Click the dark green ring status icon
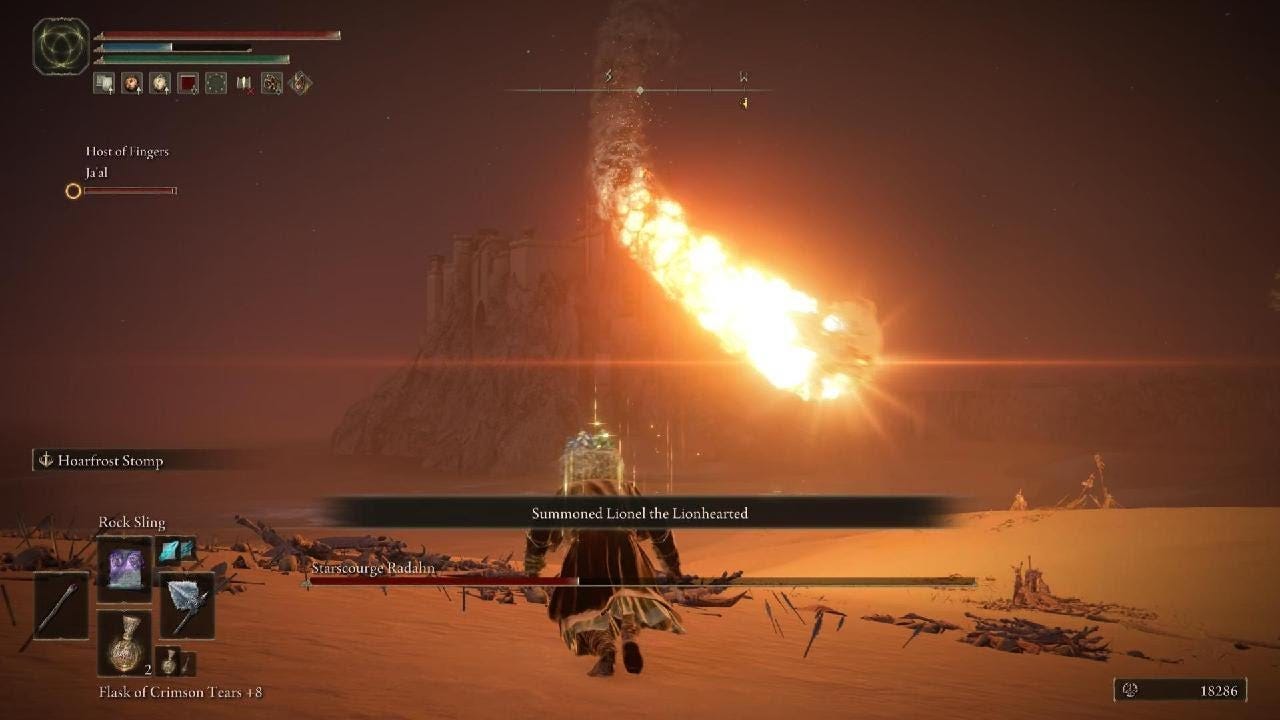Image resolution: width=1280 pixels, height=720 pixels. coord(216,84)
